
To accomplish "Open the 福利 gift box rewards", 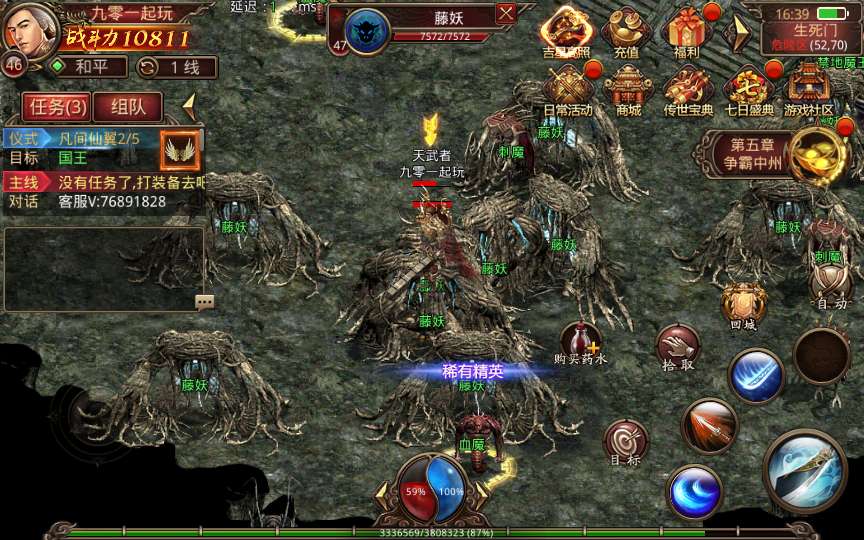I will 687,32.
